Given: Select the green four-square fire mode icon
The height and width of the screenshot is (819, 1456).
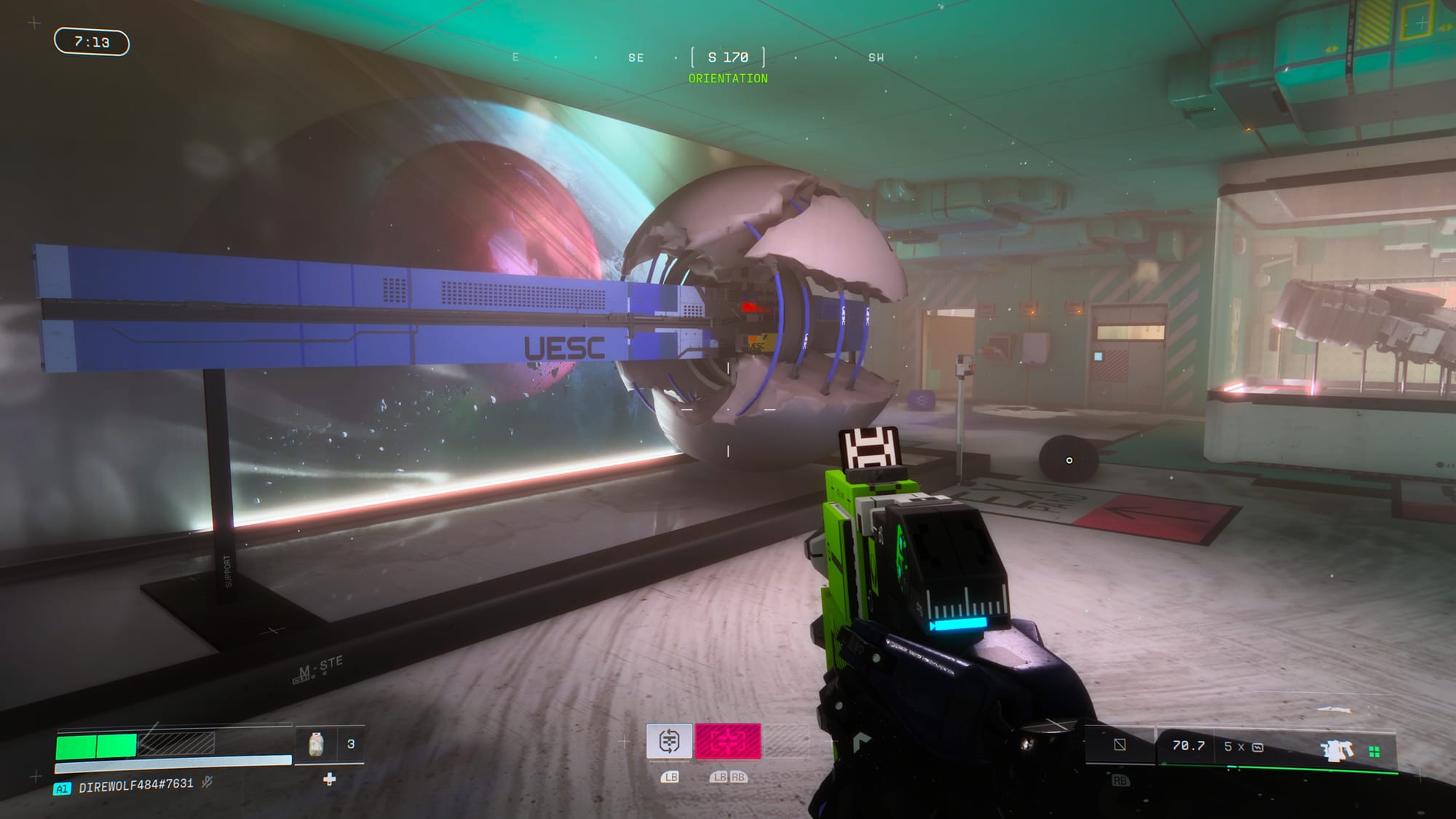Looking at the screenshot, I should pos(1374,752).
